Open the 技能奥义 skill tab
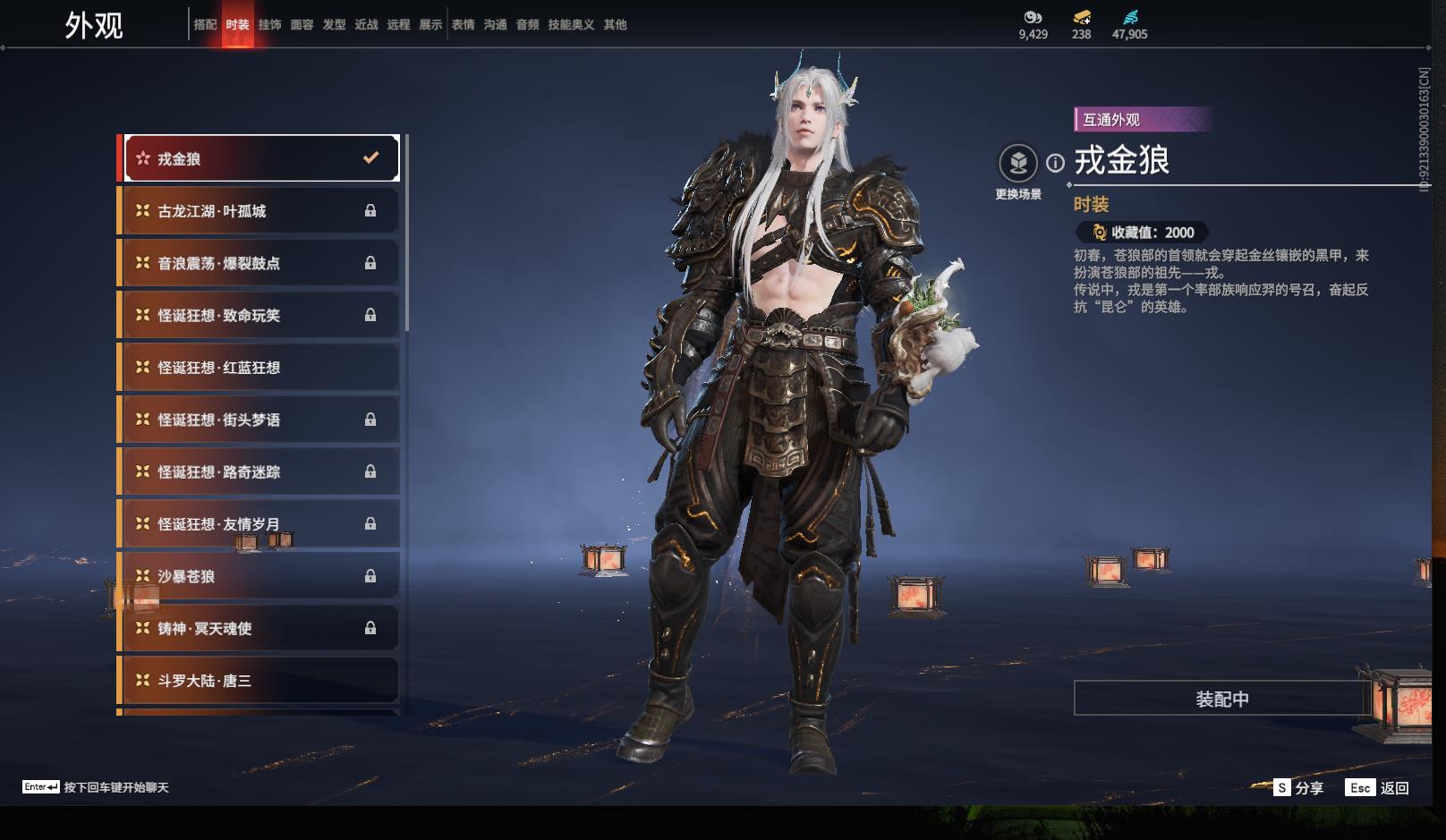 [x=571, y=25]
